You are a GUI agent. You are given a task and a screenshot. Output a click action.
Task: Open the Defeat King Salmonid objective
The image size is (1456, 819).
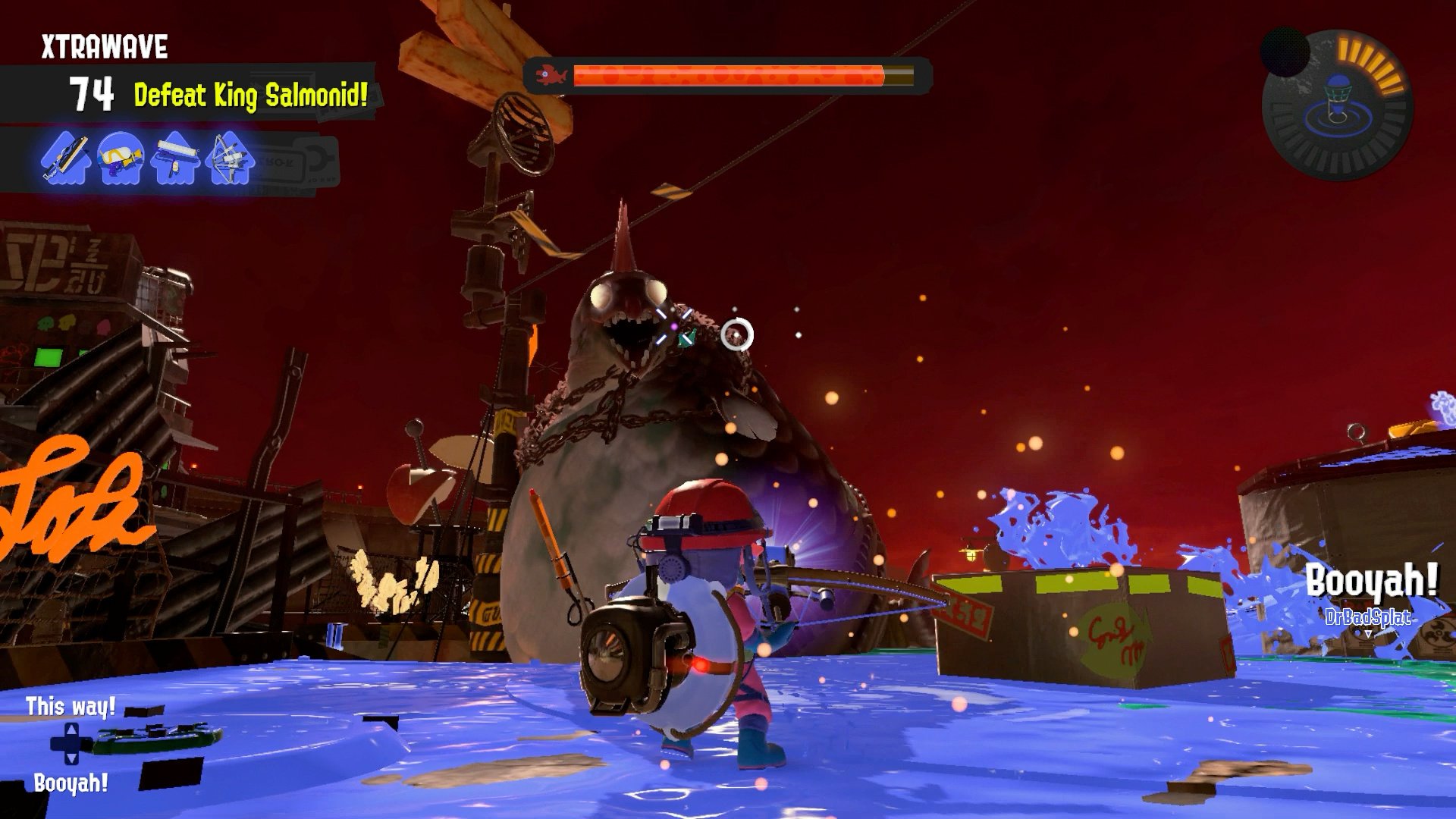[250, 96]
